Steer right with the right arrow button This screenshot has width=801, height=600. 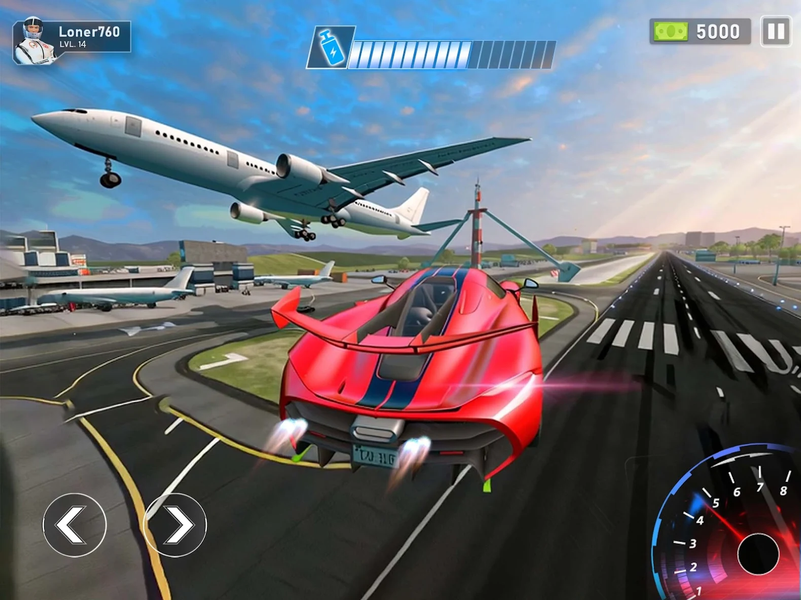click(175, 524)
